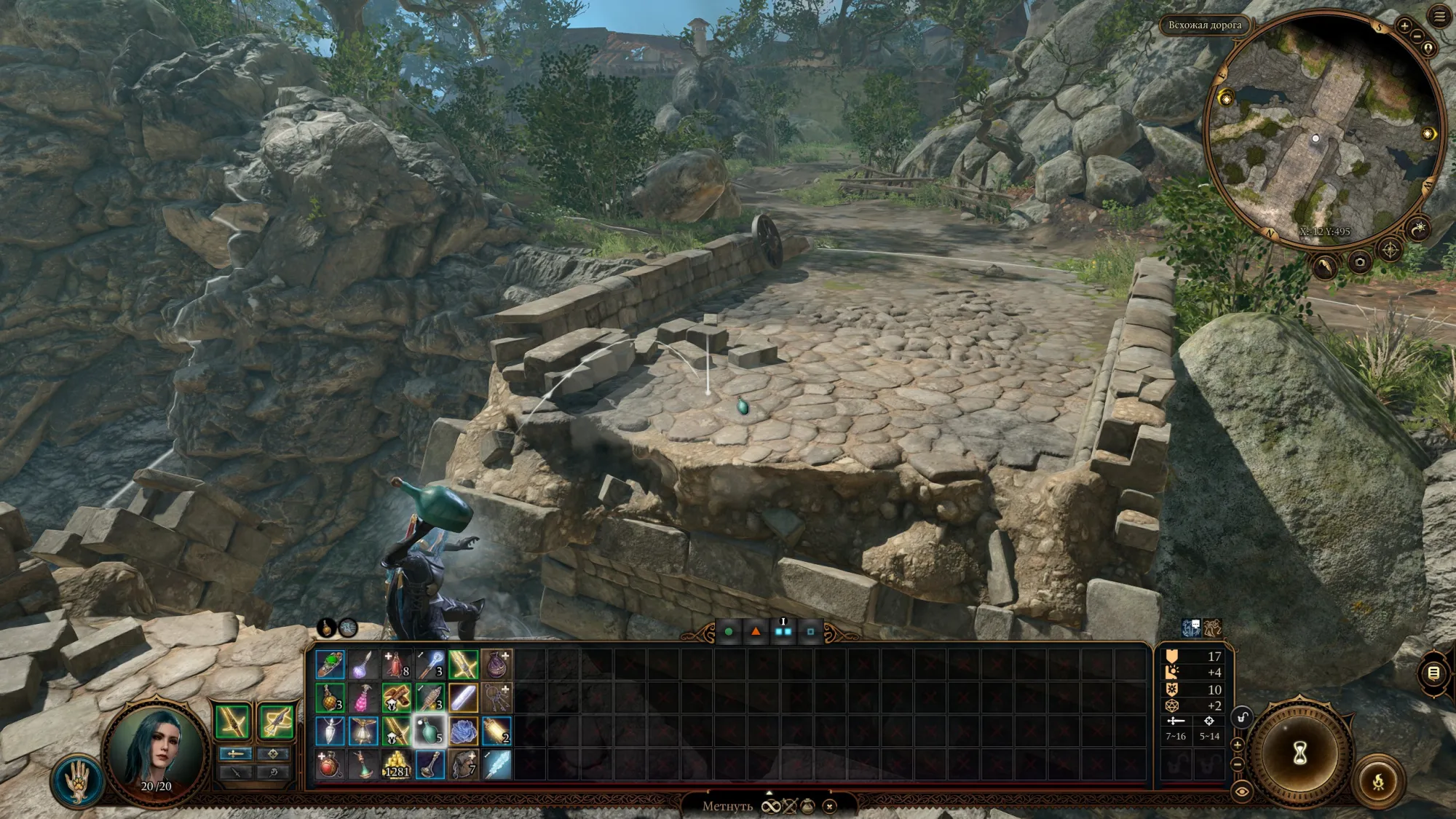Viewport: 1456px width, 819px height.
Task: Toggle the hotbar padlock button
Action: (1242, 718)
